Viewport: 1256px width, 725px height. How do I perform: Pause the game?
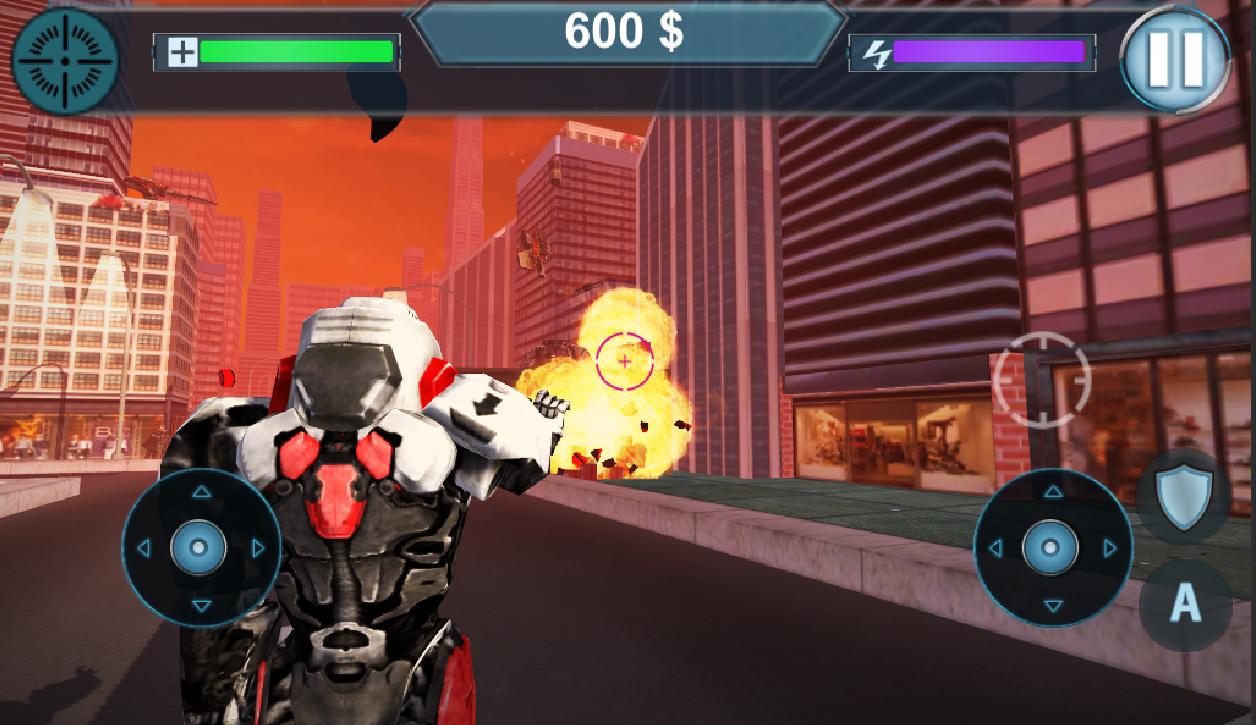[x=1176, y=59]
